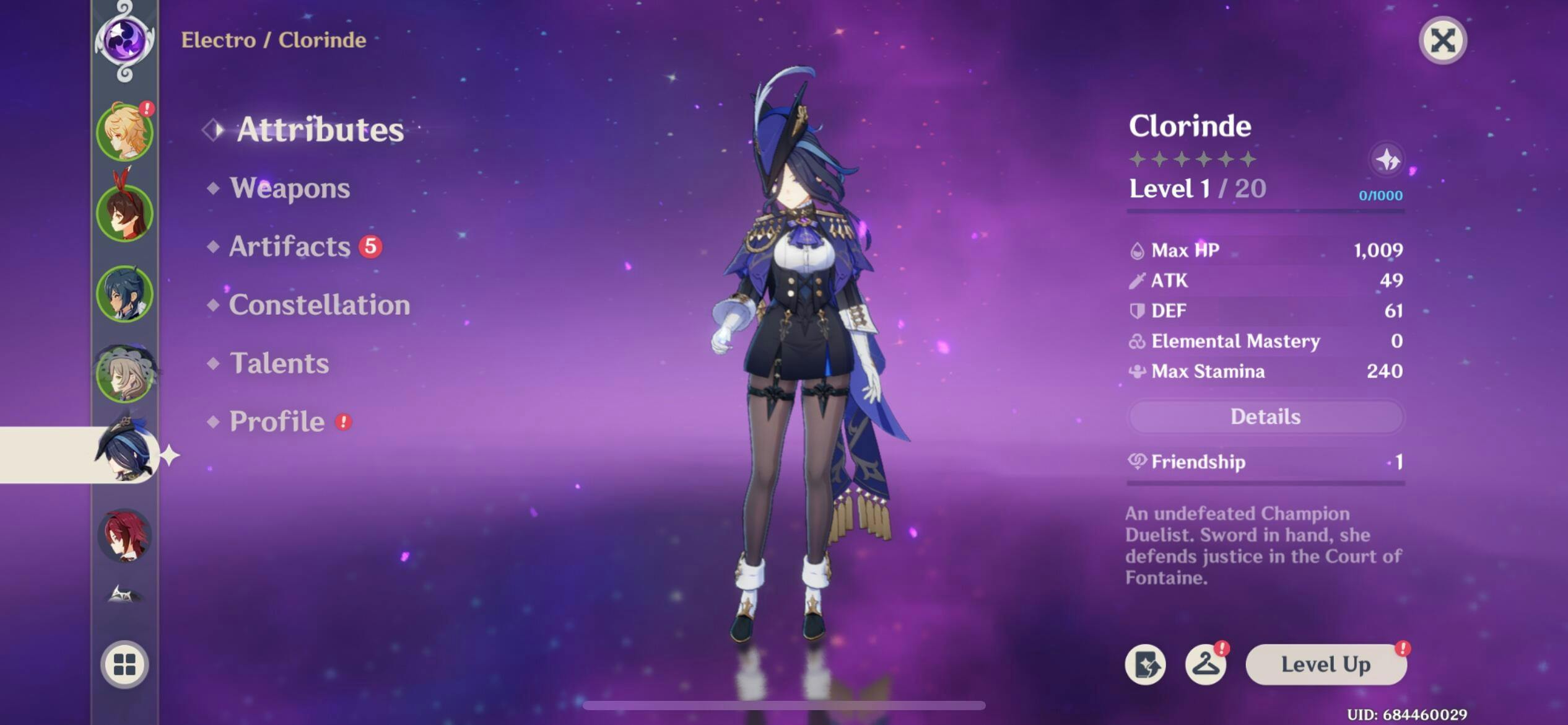View the Constellation page

pos(319,305)
